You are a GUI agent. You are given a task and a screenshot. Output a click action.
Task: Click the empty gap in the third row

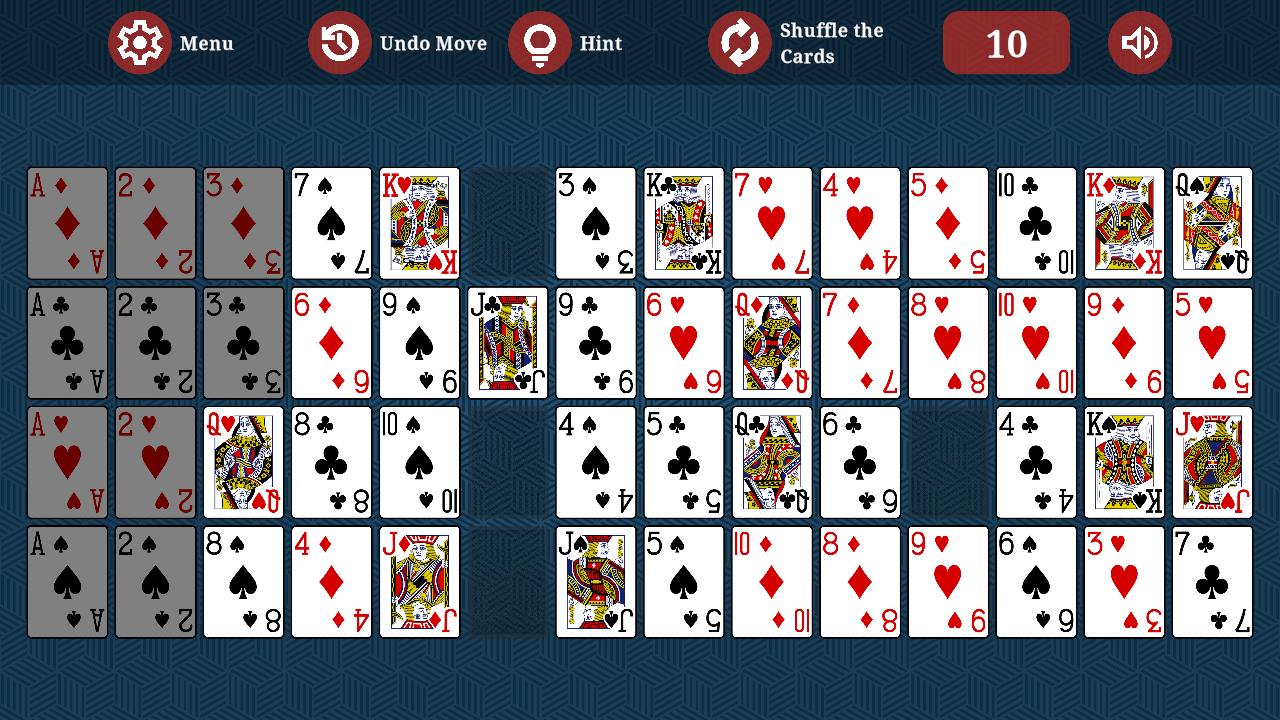coord(947,463)
